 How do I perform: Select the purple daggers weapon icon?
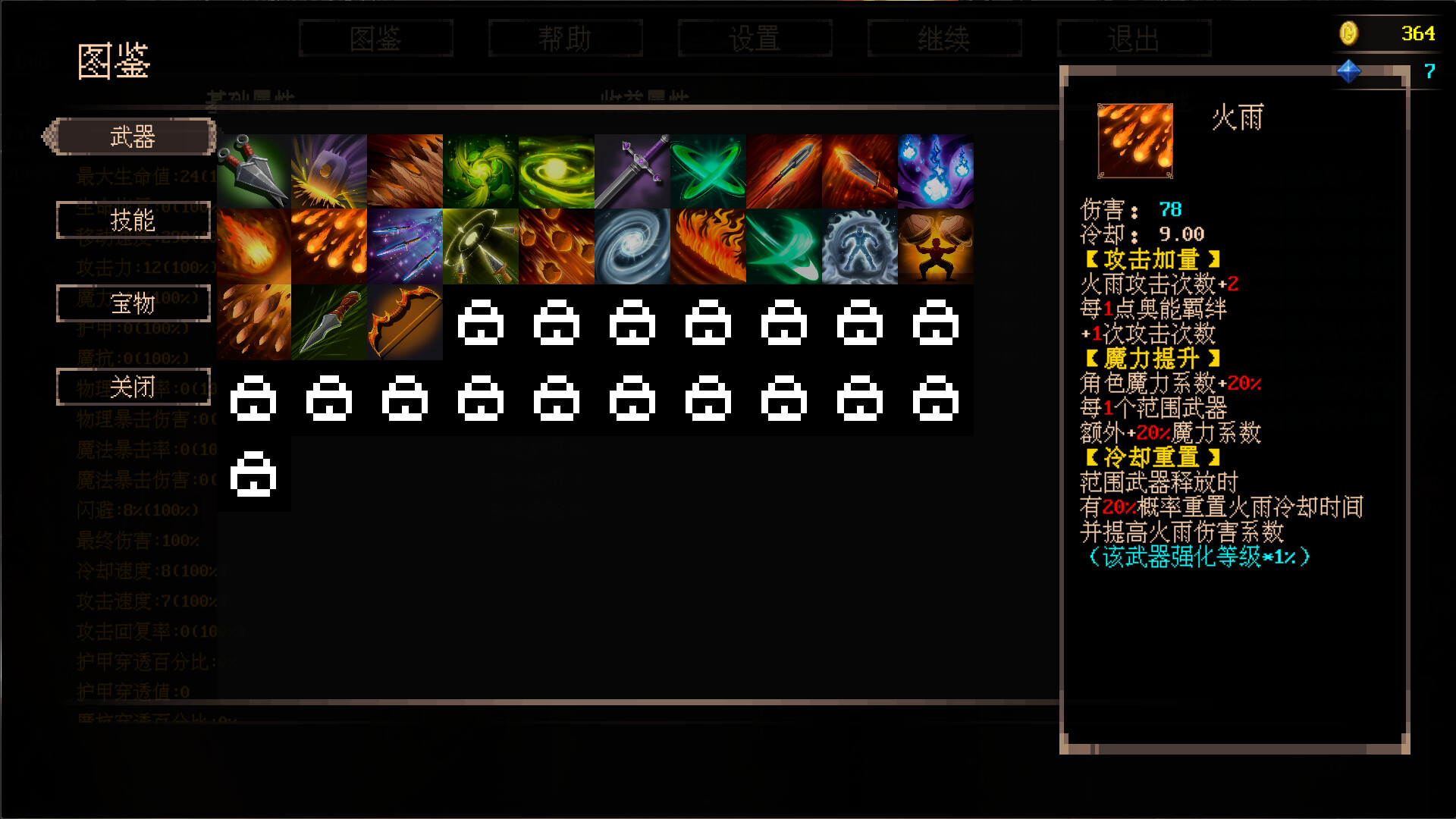405,245
